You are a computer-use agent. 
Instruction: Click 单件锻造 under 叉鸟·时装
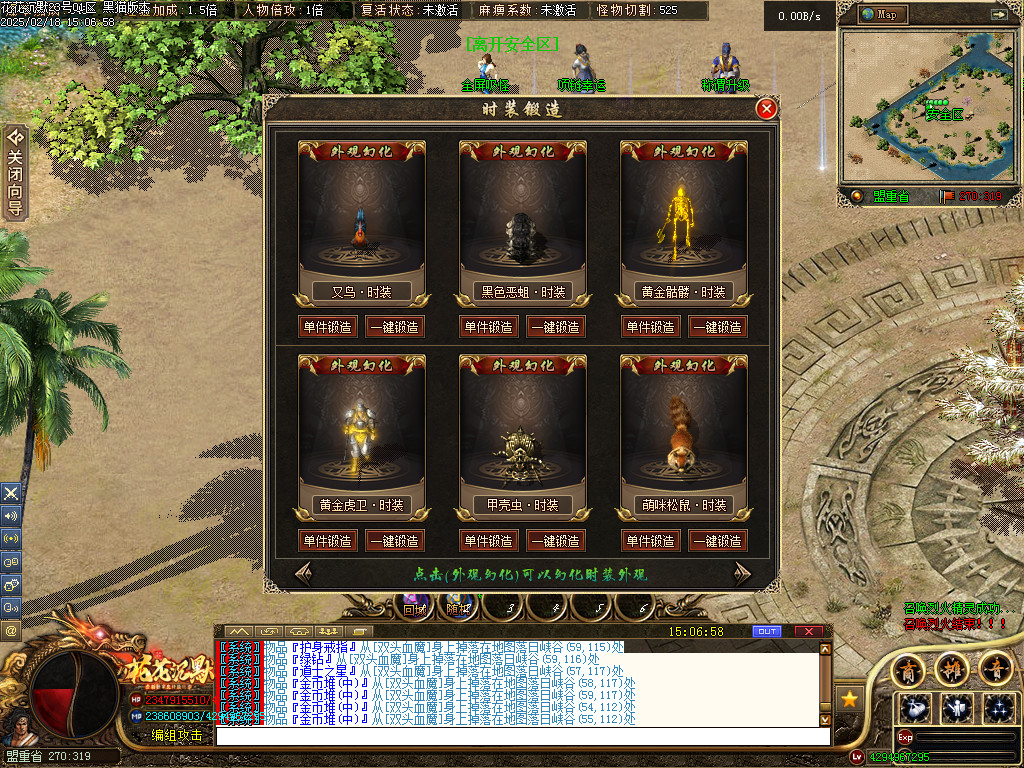tap(327, 327)
